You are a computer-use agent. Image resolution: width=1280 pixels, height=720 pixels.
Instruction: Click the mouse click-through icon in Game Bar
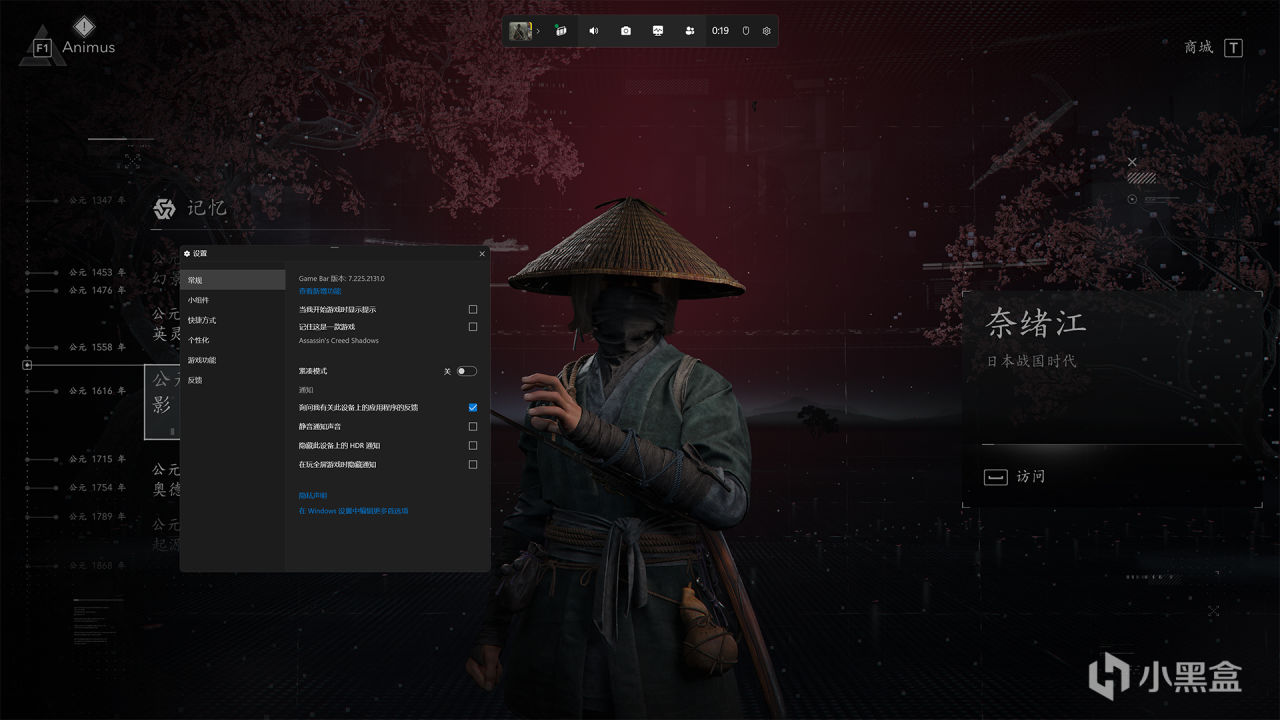(x=745, y=31)
